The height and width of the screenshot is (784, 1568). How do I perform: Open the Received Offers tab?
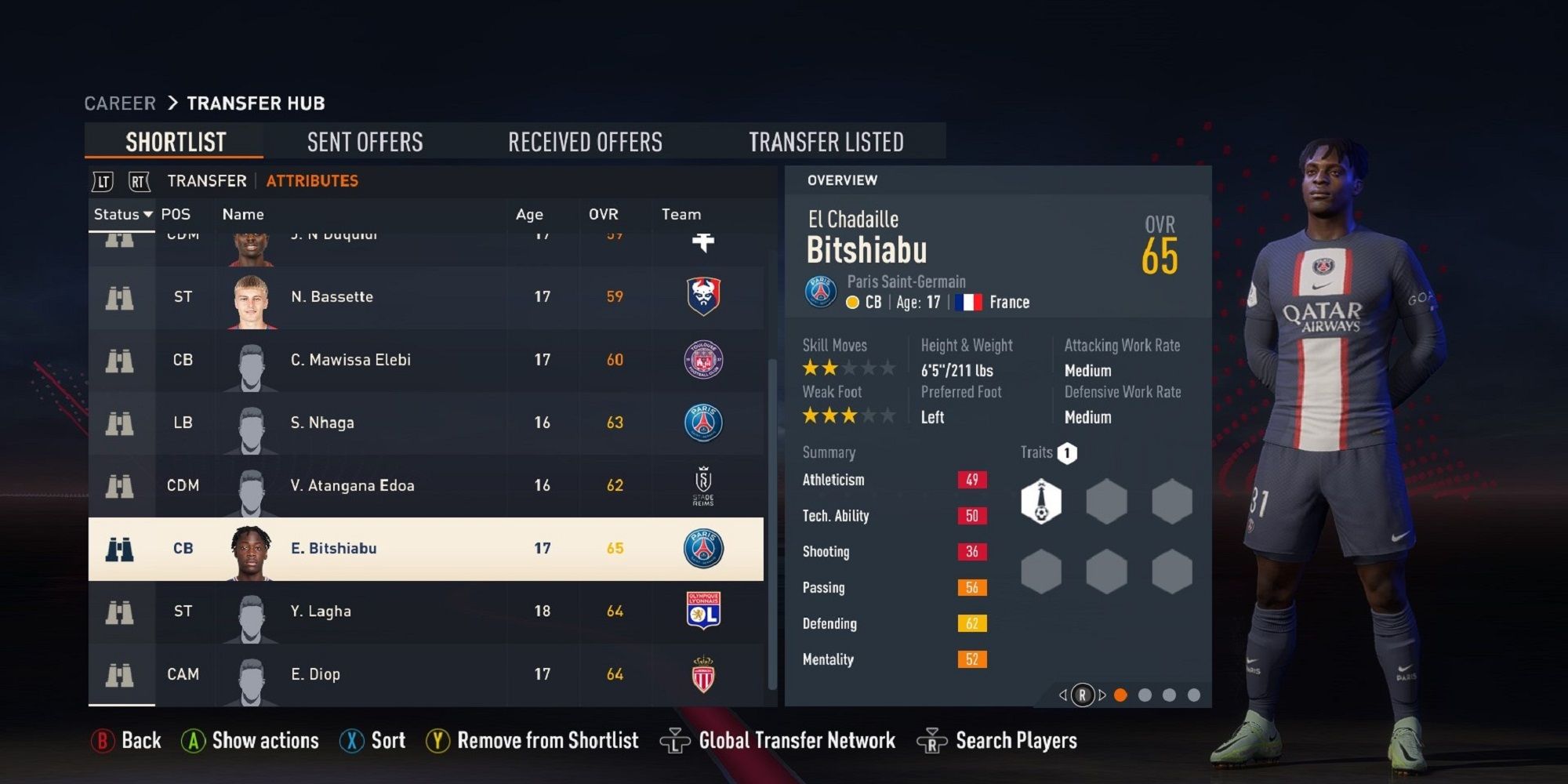(585, 142)
